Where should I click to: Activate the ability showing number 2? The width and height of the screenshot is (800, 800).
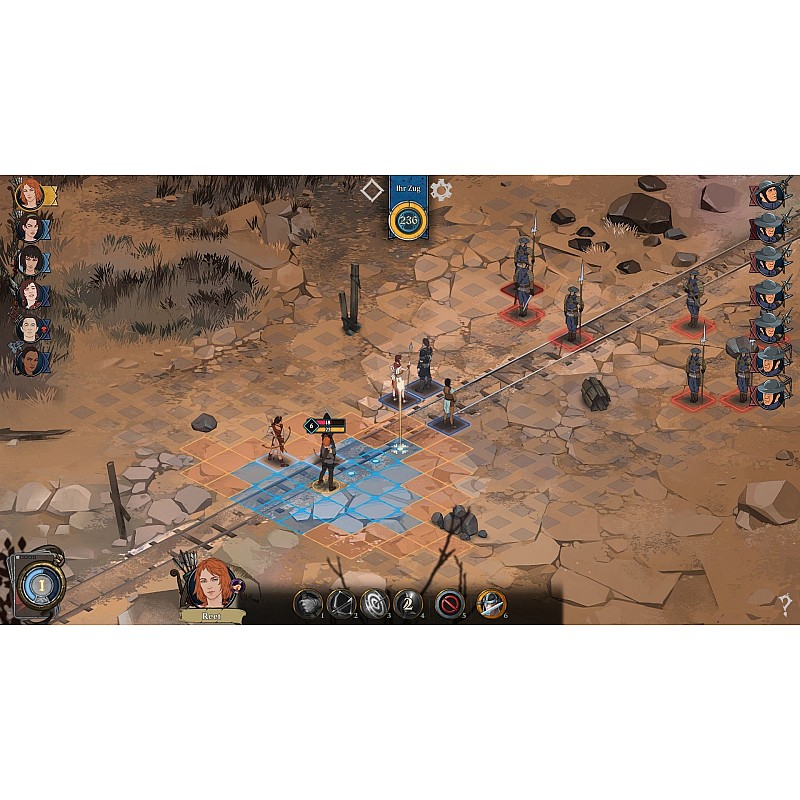tap(408, 604)
